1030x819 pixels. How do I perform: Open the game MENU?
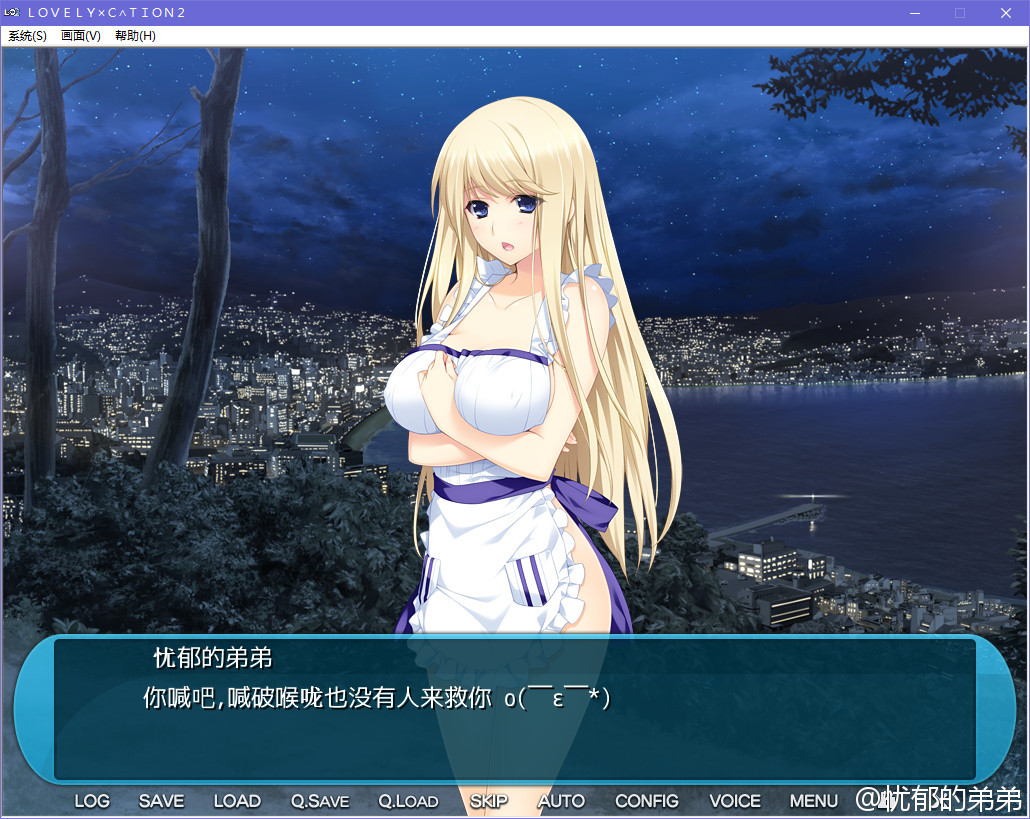tap(814, 801)
